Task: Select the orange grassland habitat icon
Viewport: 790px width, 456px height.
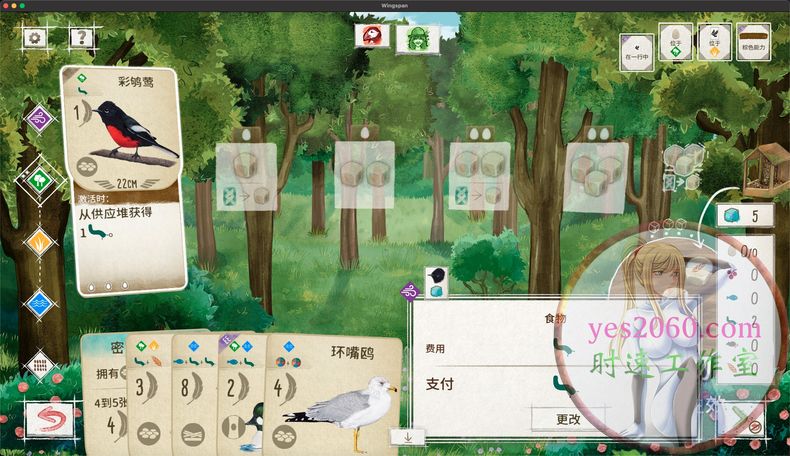Action: pos(40,240)
